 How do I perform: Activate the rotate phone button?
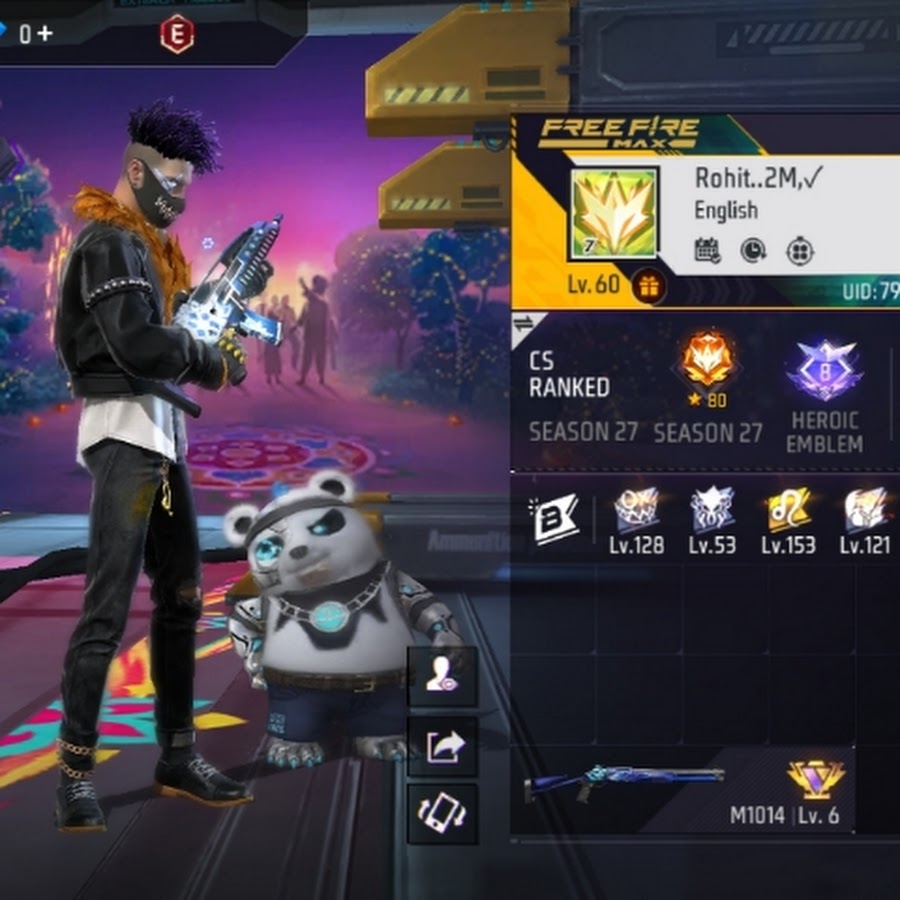coord(442,814)
